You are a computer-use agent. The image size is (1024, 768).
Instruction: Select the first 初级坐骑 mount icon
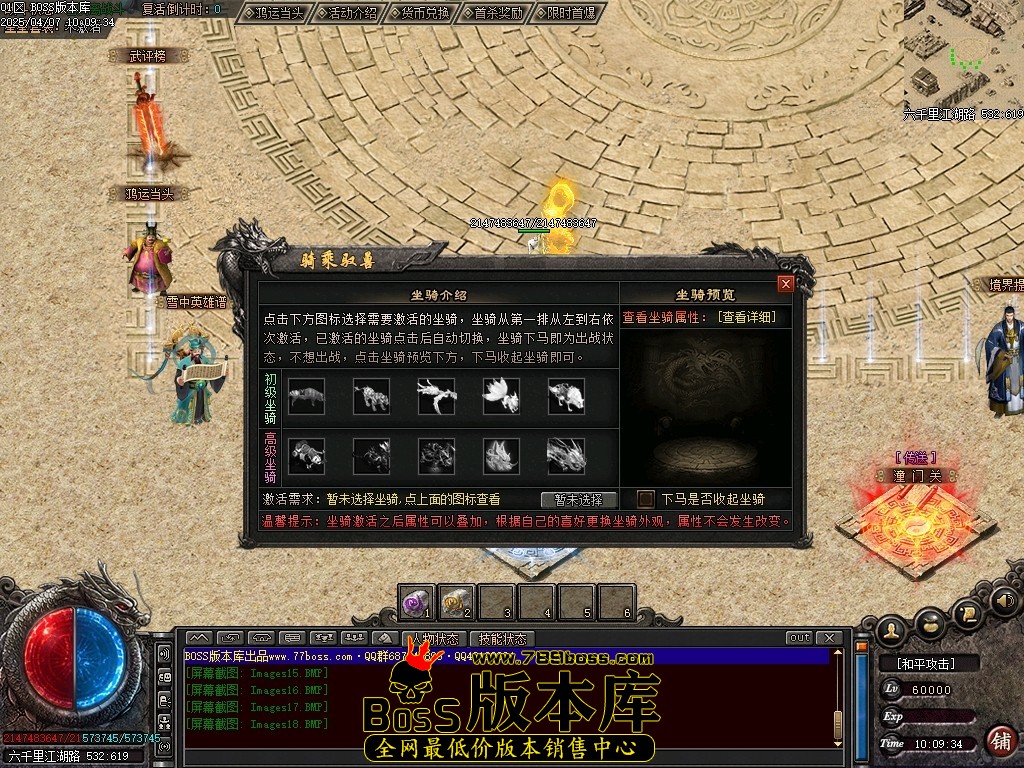pyautogui.click(x=306, y=396)
